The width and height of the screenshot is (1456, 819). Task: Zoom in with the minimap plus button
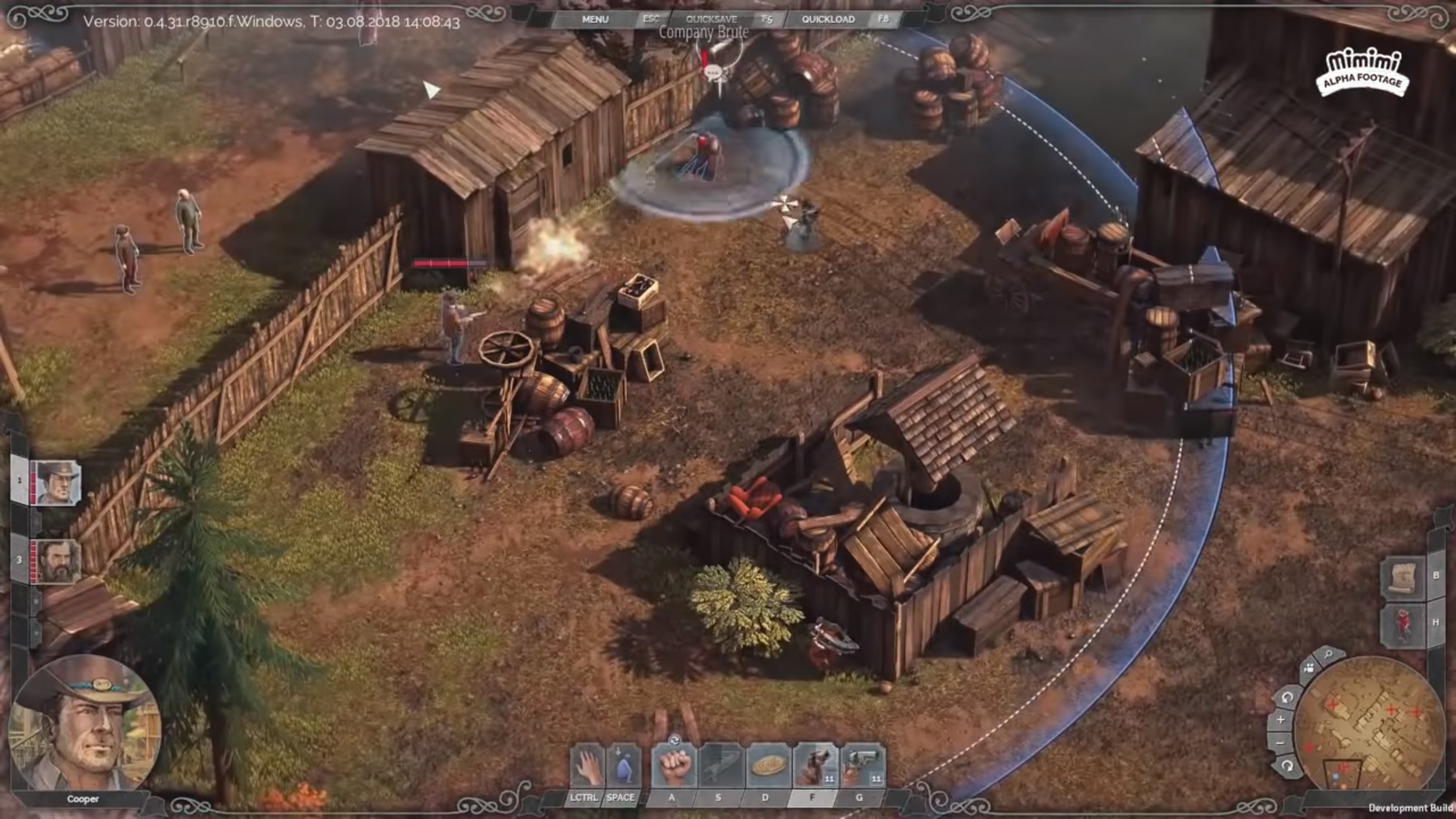point(1281,720)
